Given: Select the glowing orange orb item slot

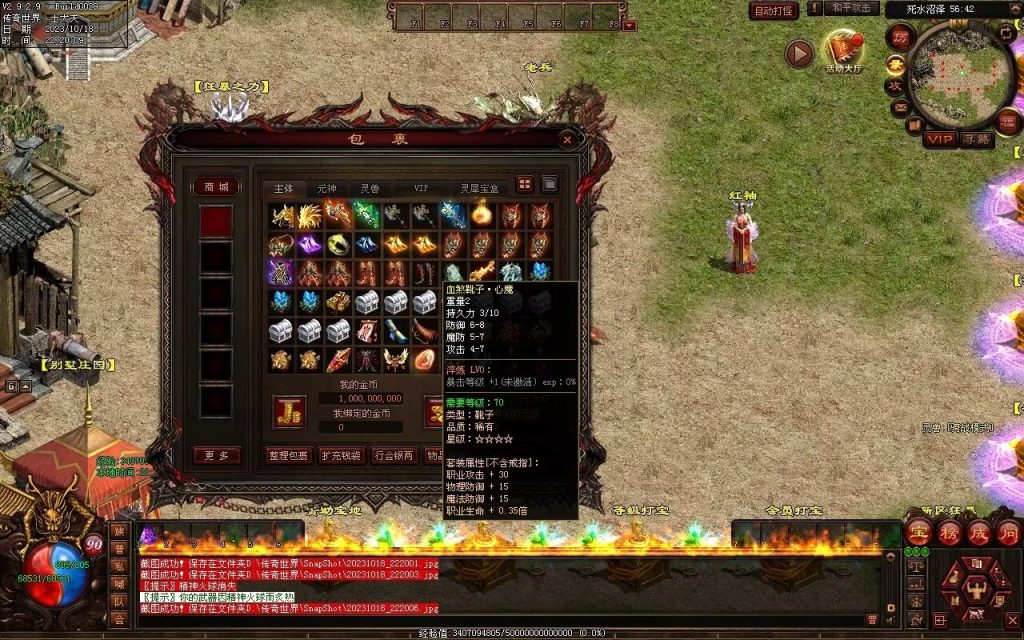Looking at the screenshot, I should (482, 214).
